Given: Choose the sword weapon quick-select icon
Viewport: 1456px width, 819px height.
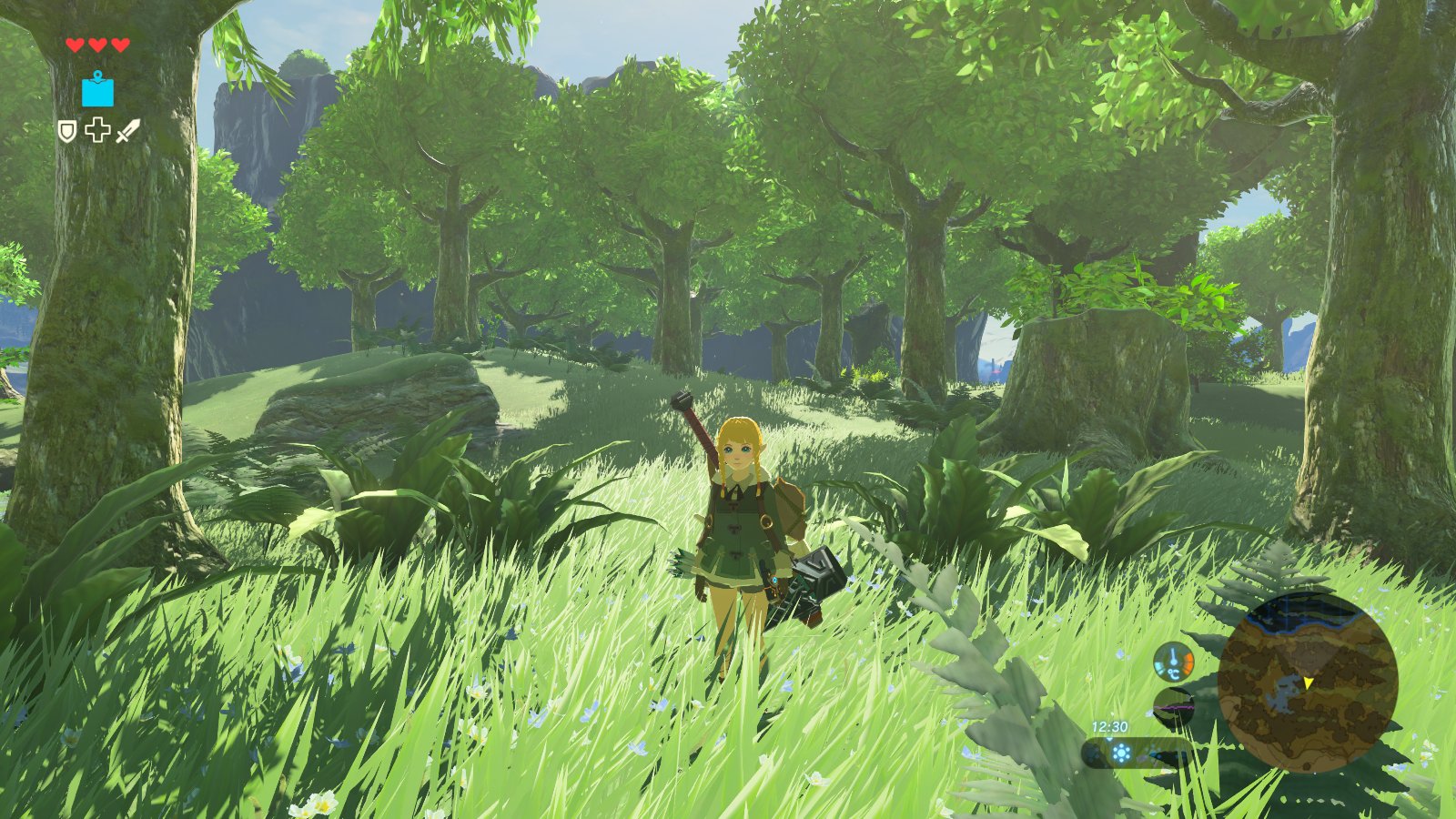Looking at the screenshot, I should [x=128, y=131].
